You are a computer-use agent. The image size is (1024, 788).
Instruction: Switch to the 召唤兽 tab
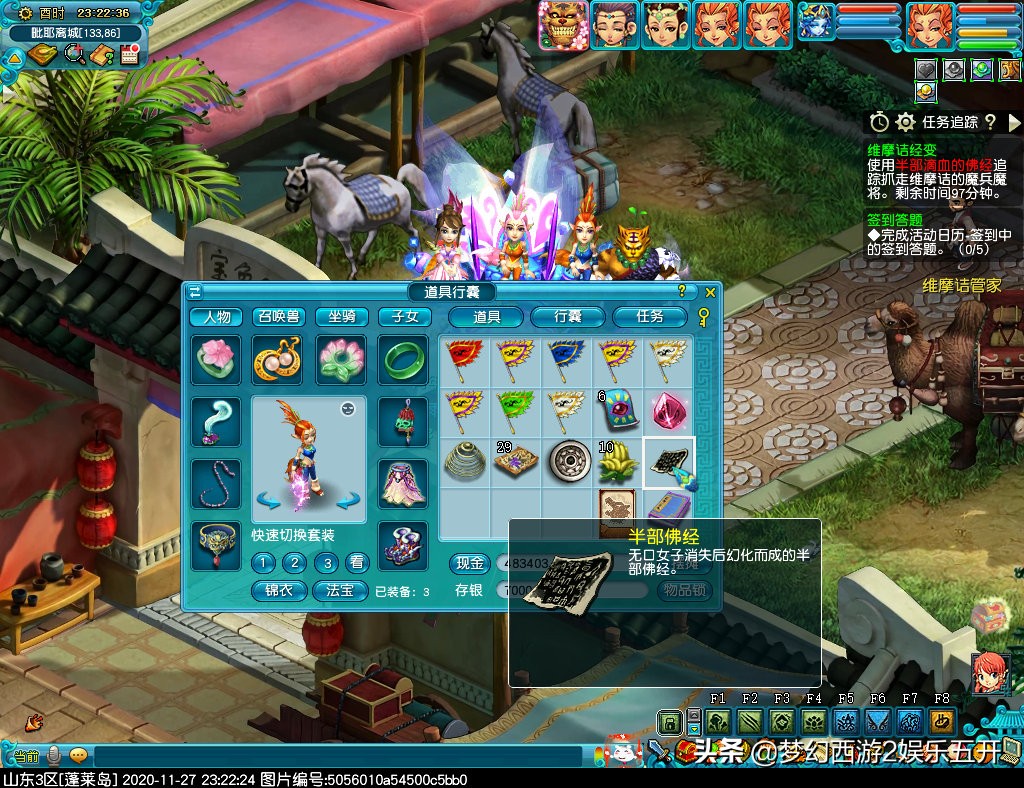(x=278, y=317)
